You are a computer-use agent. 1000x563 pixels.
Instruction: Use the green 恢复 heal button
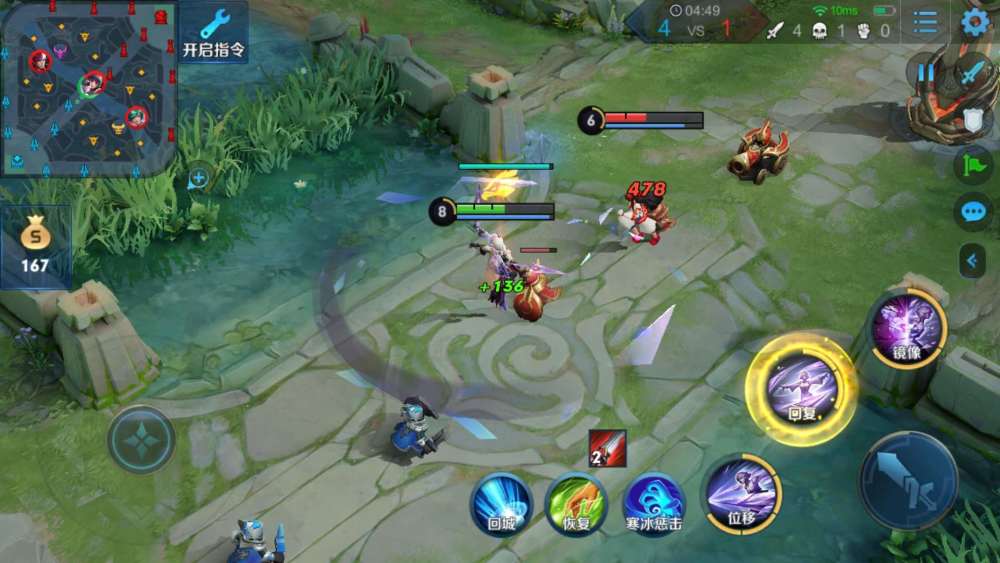(576, 503)
